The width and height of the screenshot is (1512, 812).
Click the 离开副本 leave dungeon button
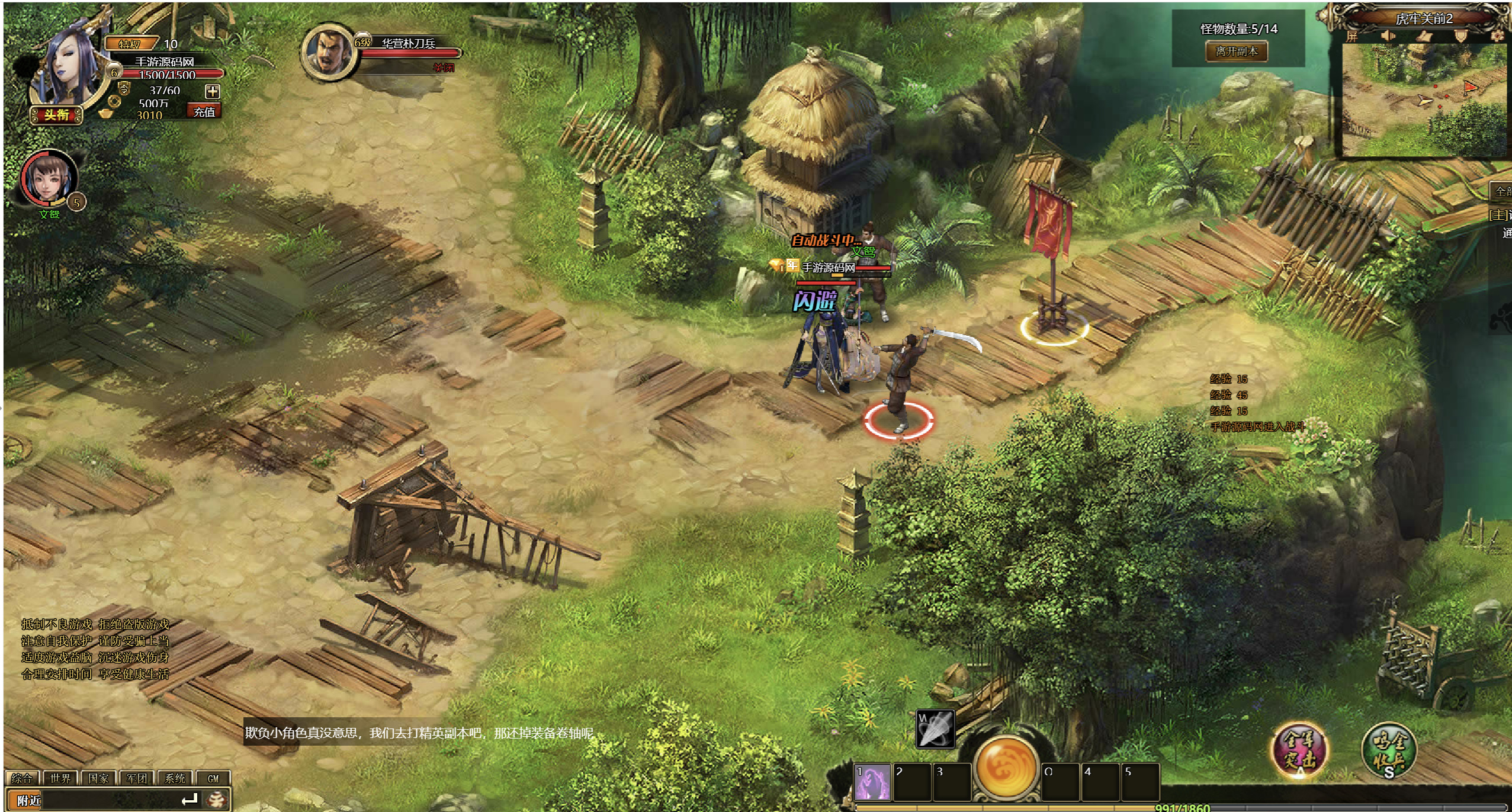pyautogui.click(x=1237, y=52)
